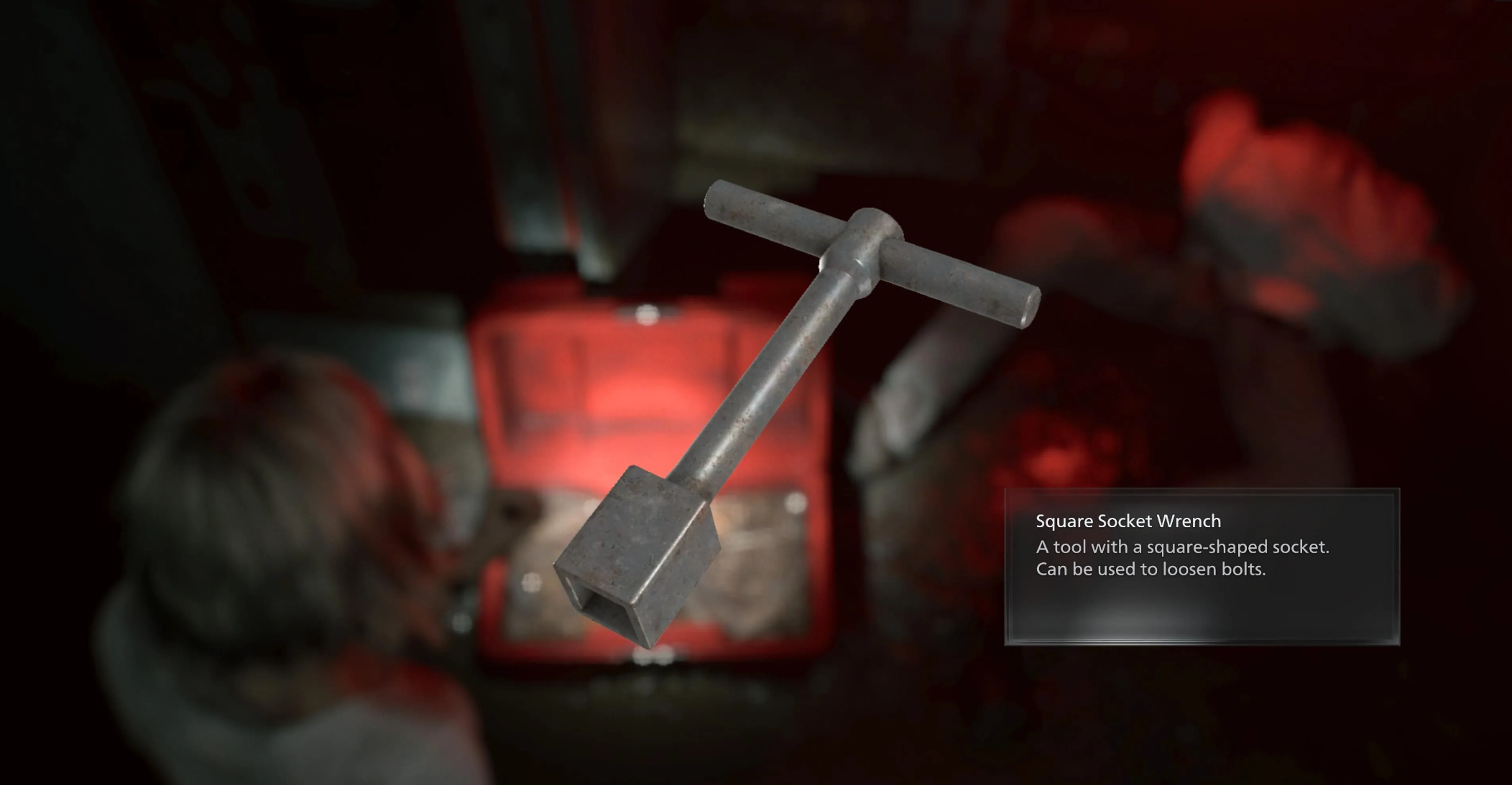Click the Square Socket Wrench description panel
This screenshot has height=785, width=1512.
1201,566
